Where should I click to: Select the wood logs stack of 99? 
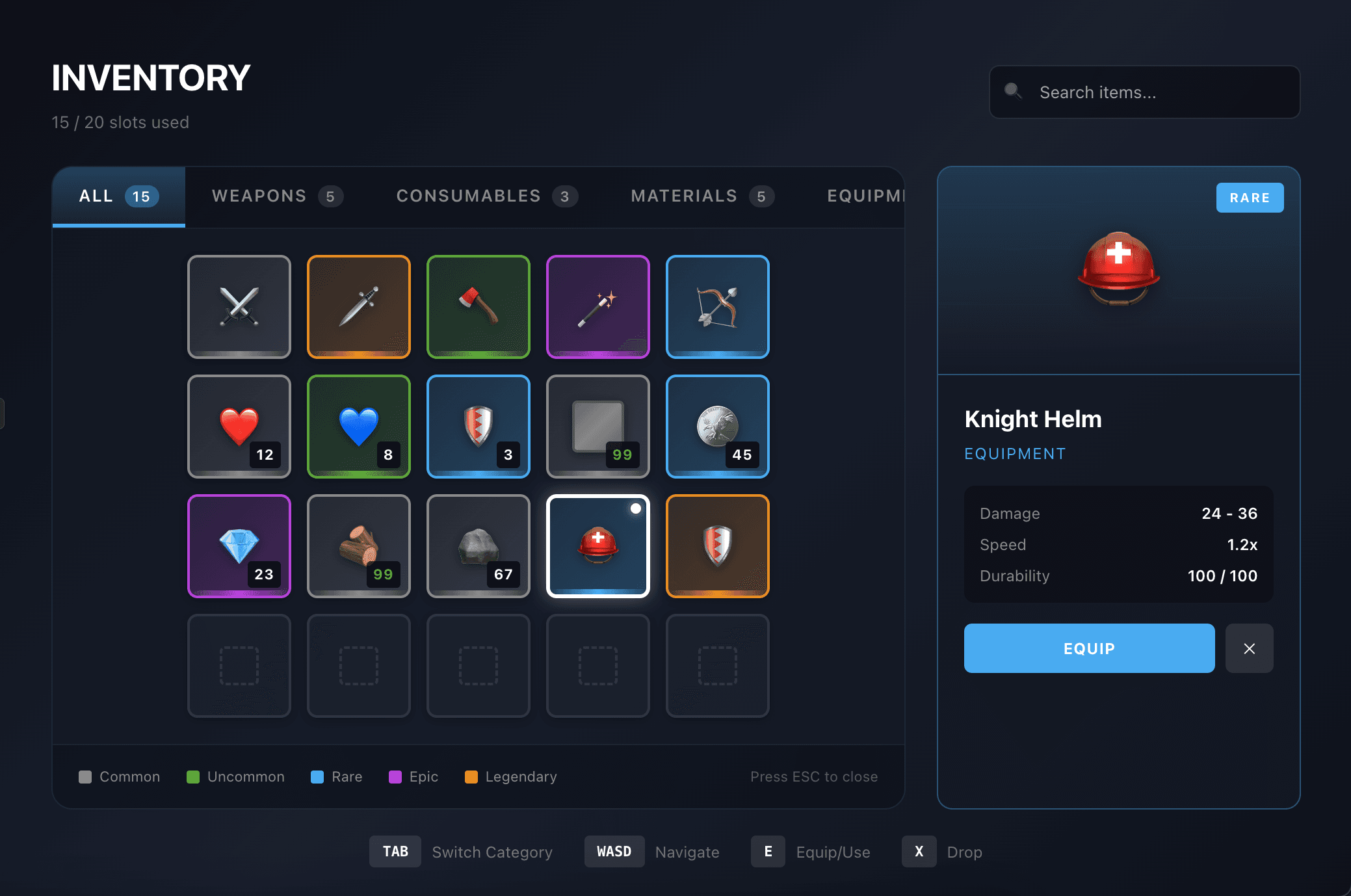tap(358, 546)
